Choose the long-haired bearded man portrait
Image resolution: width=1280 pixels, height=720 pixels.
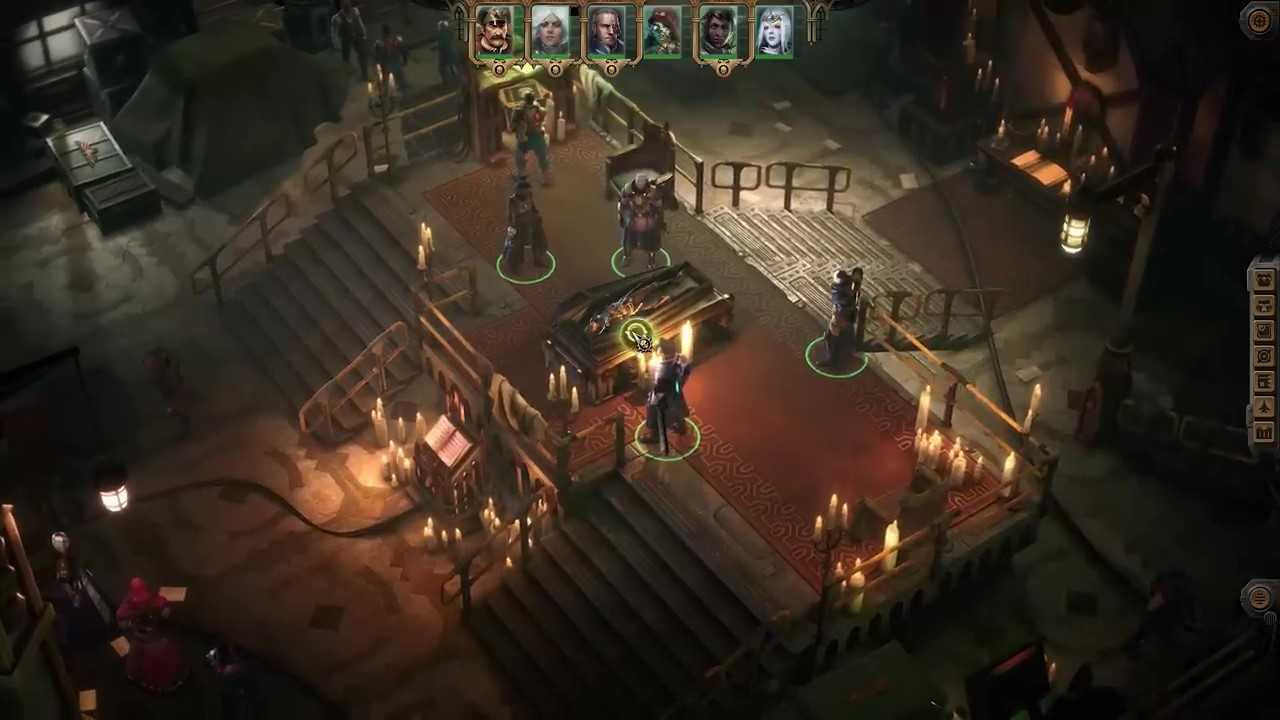tap(606, 30)
